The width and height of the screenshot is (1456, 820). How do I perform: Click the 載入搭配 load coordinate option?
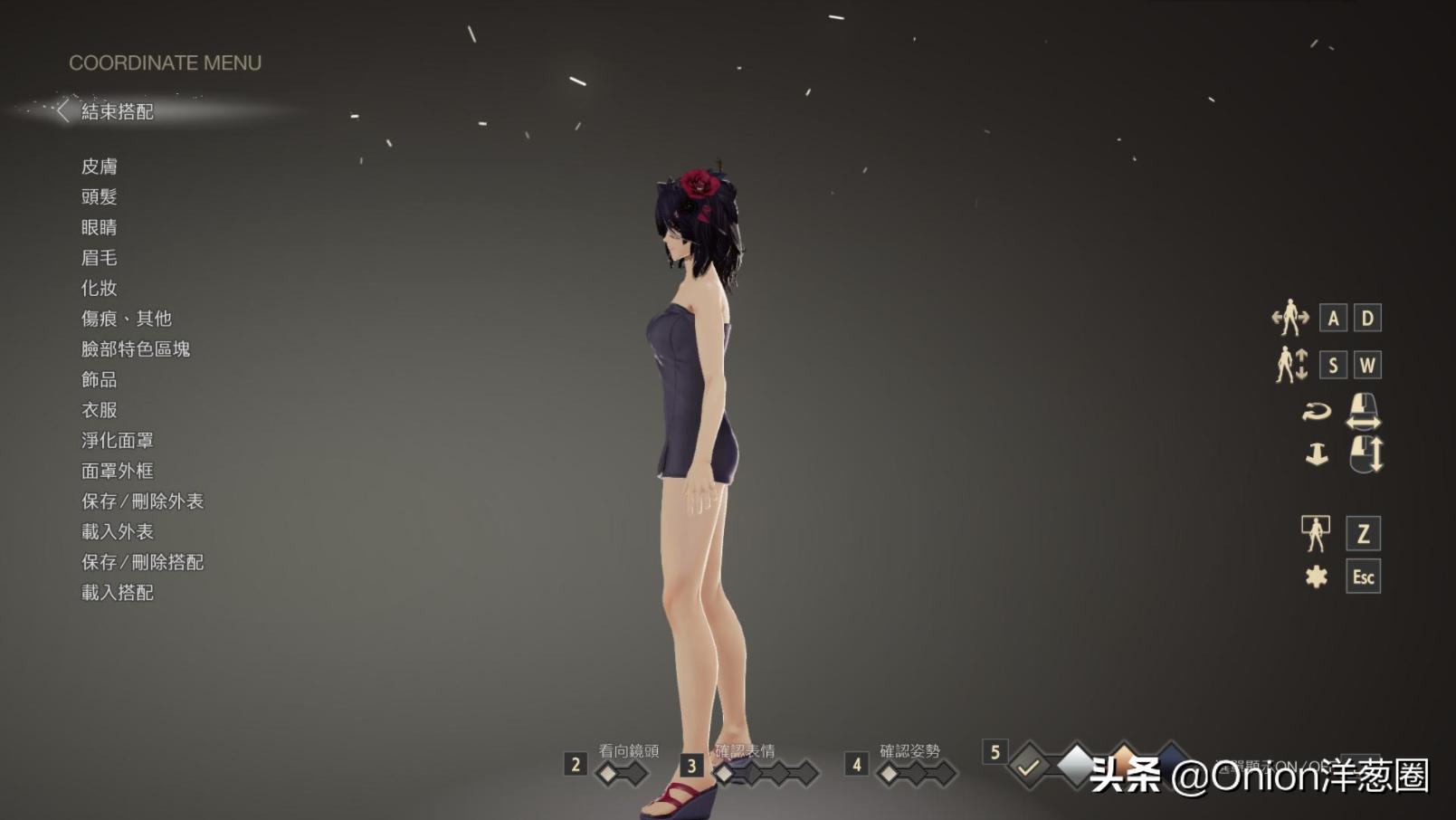click(x=117, y=592)
